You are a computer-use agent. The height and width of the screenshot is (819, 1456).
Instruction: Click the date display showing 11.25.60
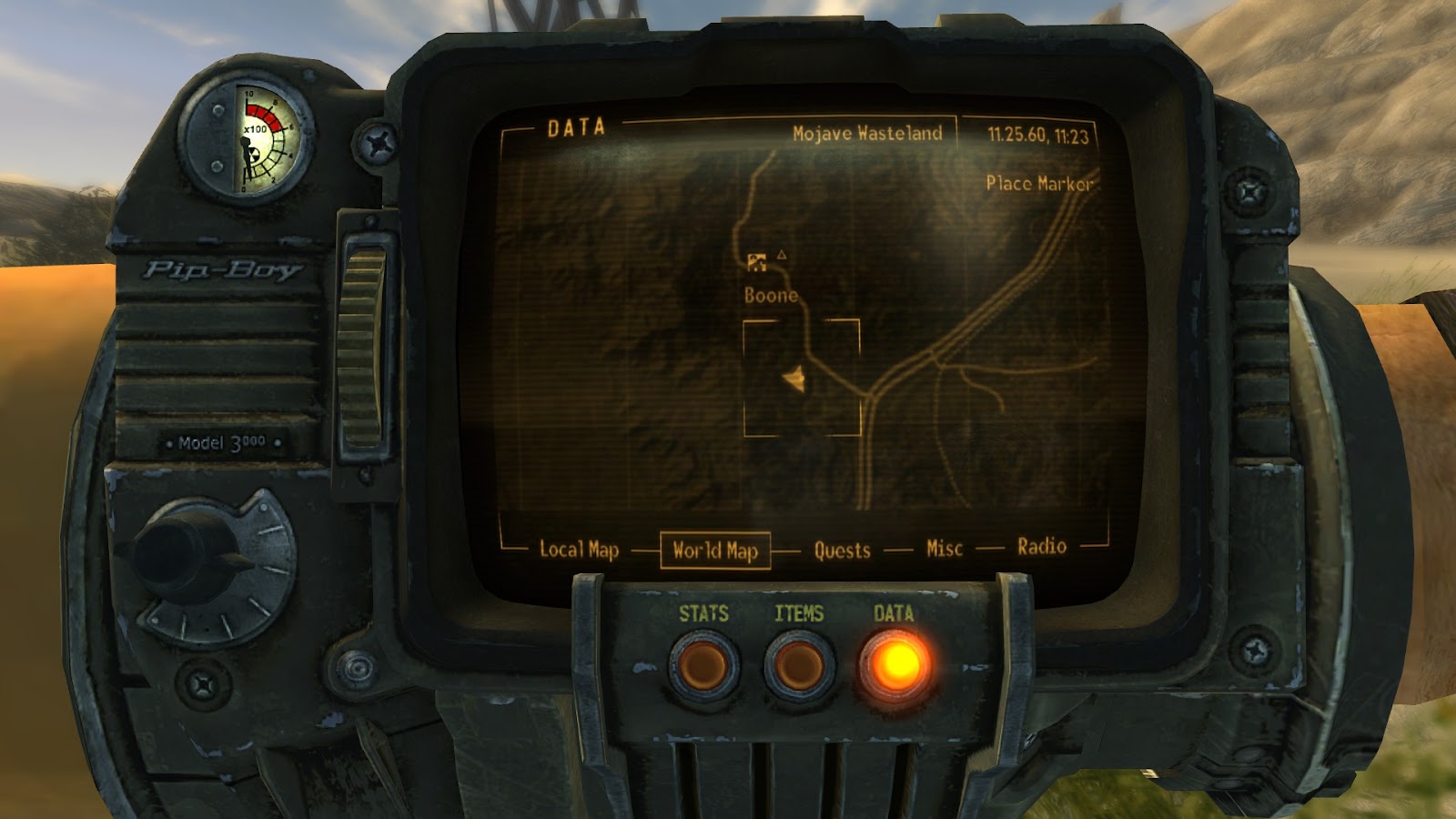pyautogui.click(x=1037, y=133)
